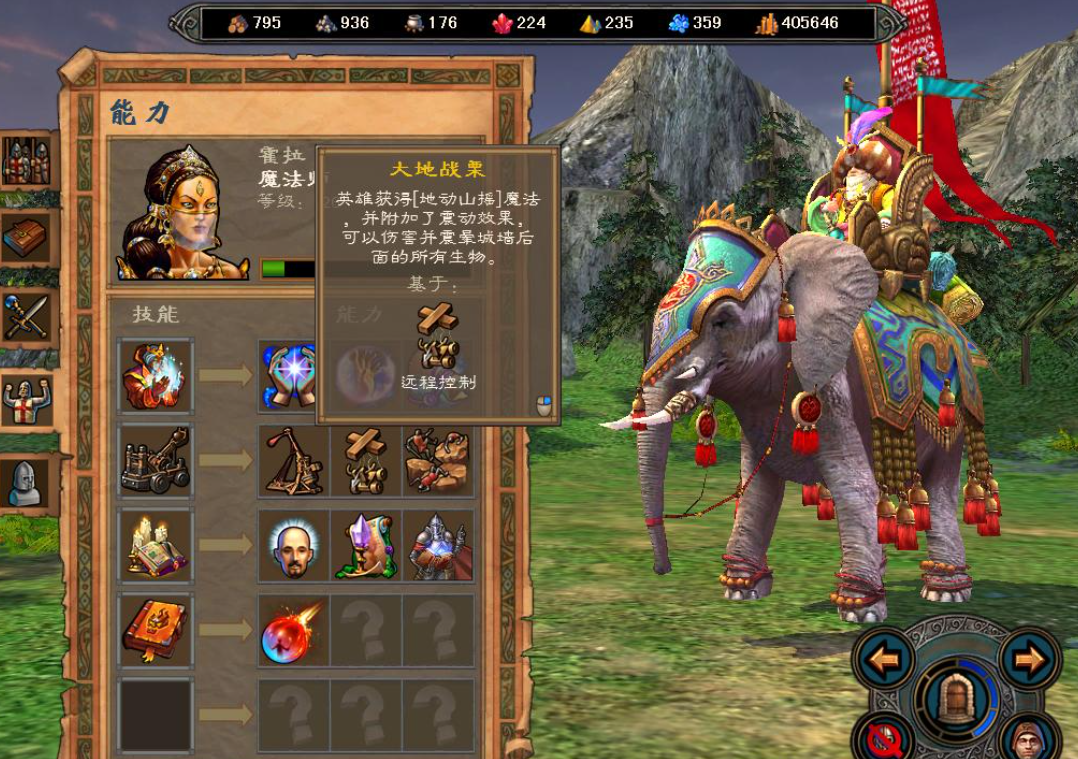Select the sword and wand skills tab

pos(25,316)
